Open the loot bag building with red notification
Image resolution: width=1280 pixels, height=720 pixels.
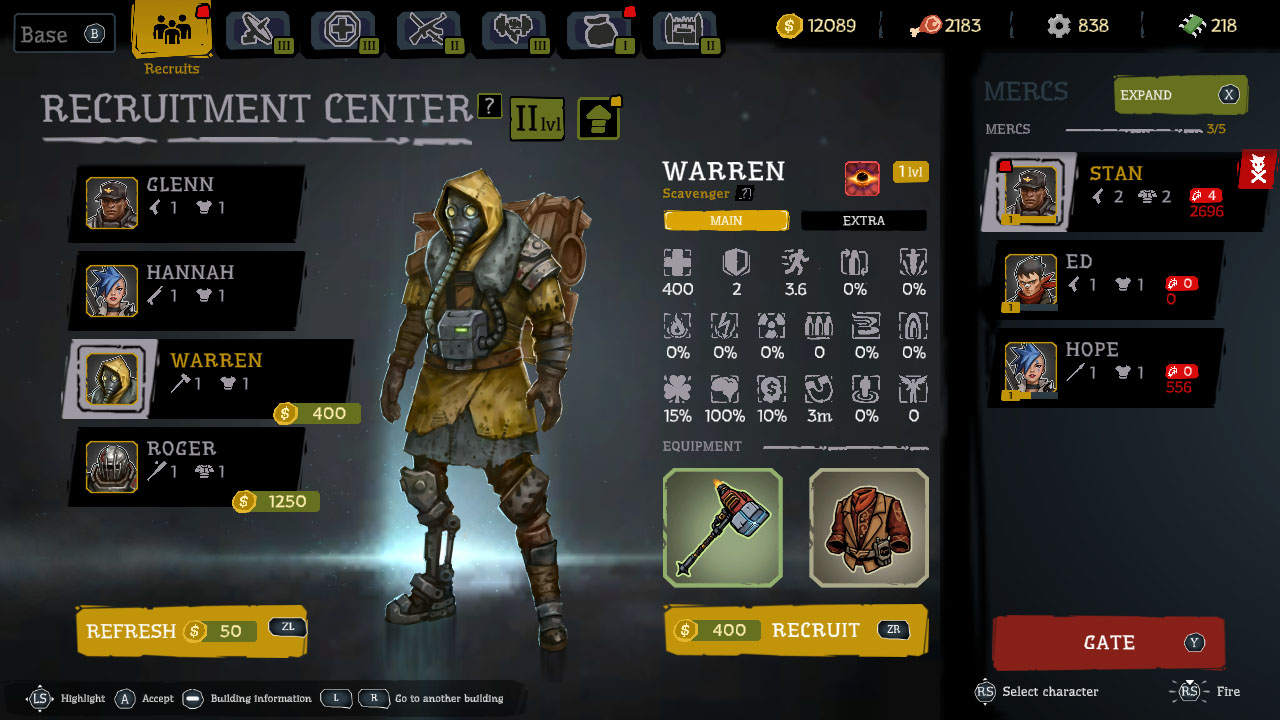(x=598, y=30)
